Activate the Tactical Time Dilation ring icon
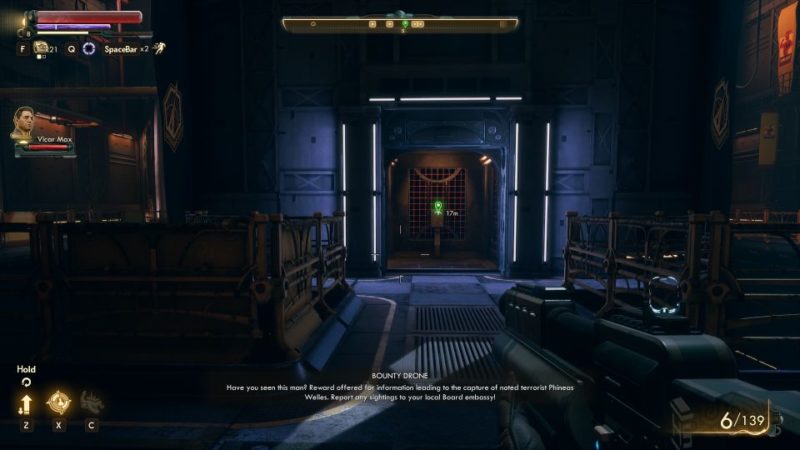The width and height of the screenshot is (800, 450). [x=89, y=48]
